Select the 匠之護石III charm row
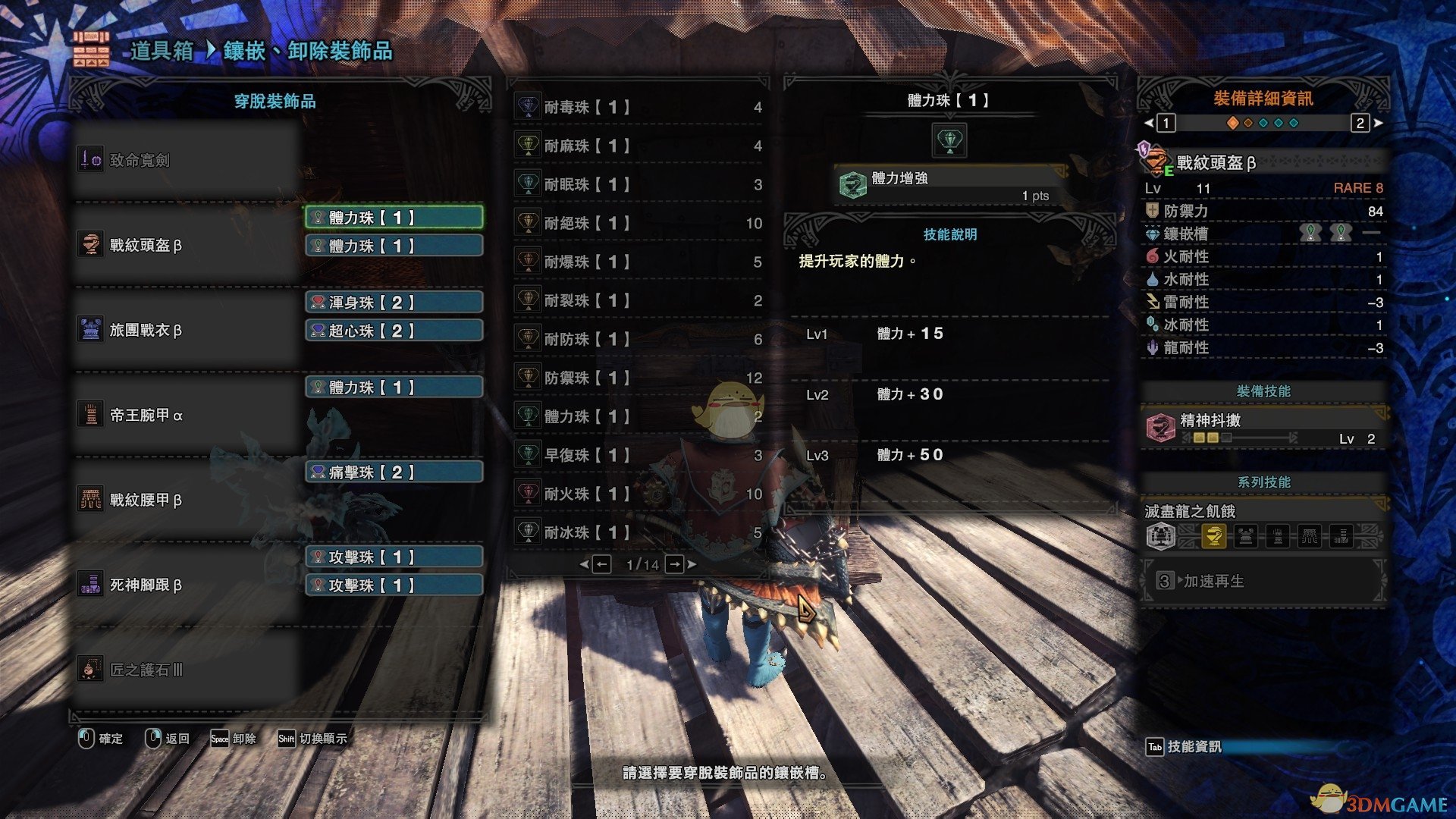This screenshot has width=1456, height=819. [187, 670]
